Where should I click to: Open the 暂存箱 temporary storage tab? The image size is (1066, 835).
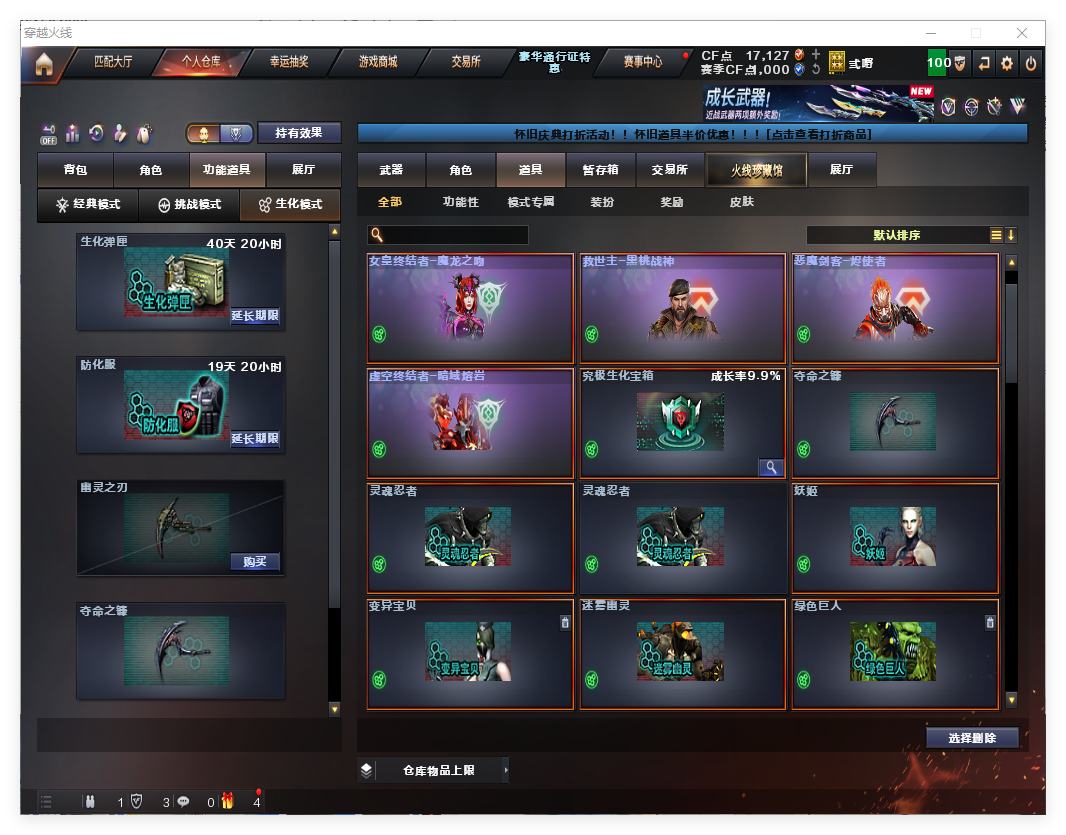coord(600,170)
